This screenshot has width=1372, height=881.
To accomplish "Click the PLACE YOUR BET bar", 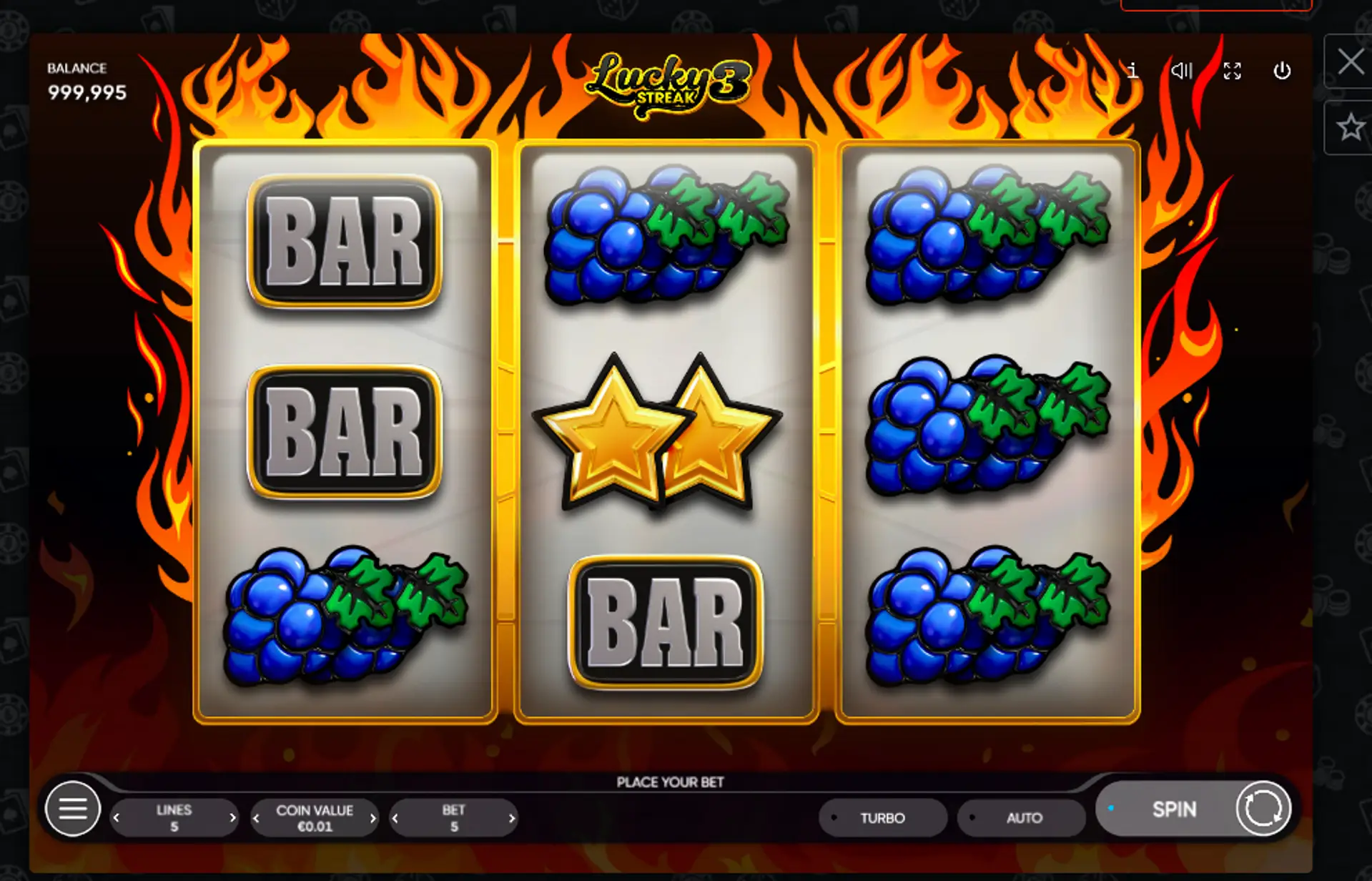I will coord(671,782).
